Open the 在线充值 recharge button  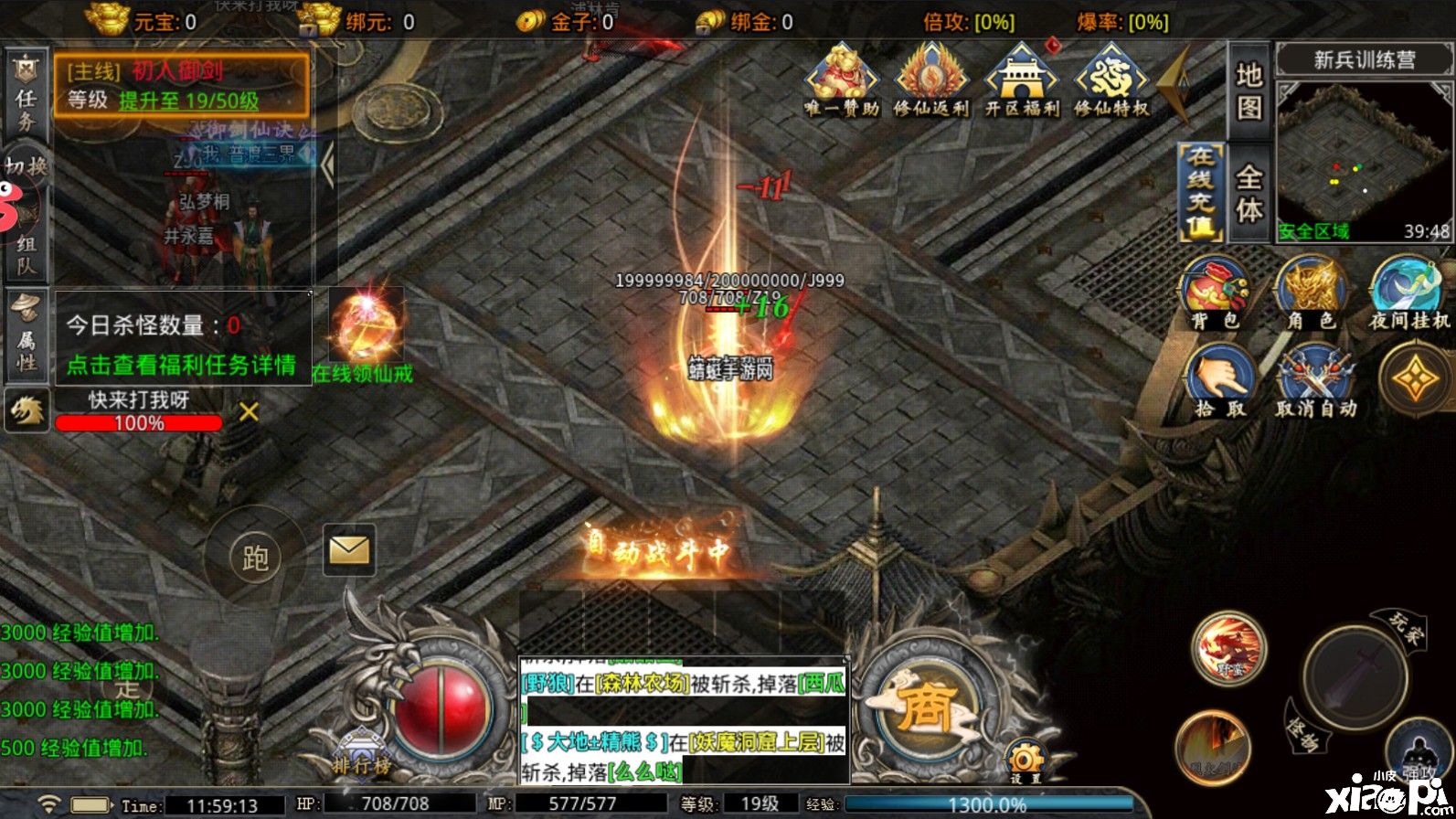[x=1201, y=193]
